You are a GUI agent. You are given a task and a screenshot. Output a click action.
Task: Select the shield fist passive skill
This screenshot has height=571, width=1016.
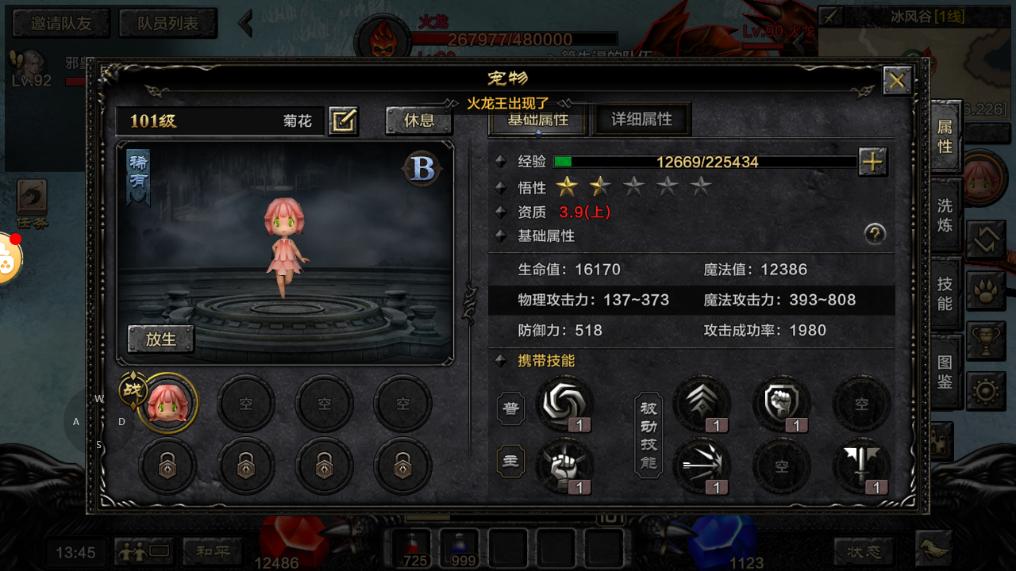pyautogui.click(x=781, y=404)
